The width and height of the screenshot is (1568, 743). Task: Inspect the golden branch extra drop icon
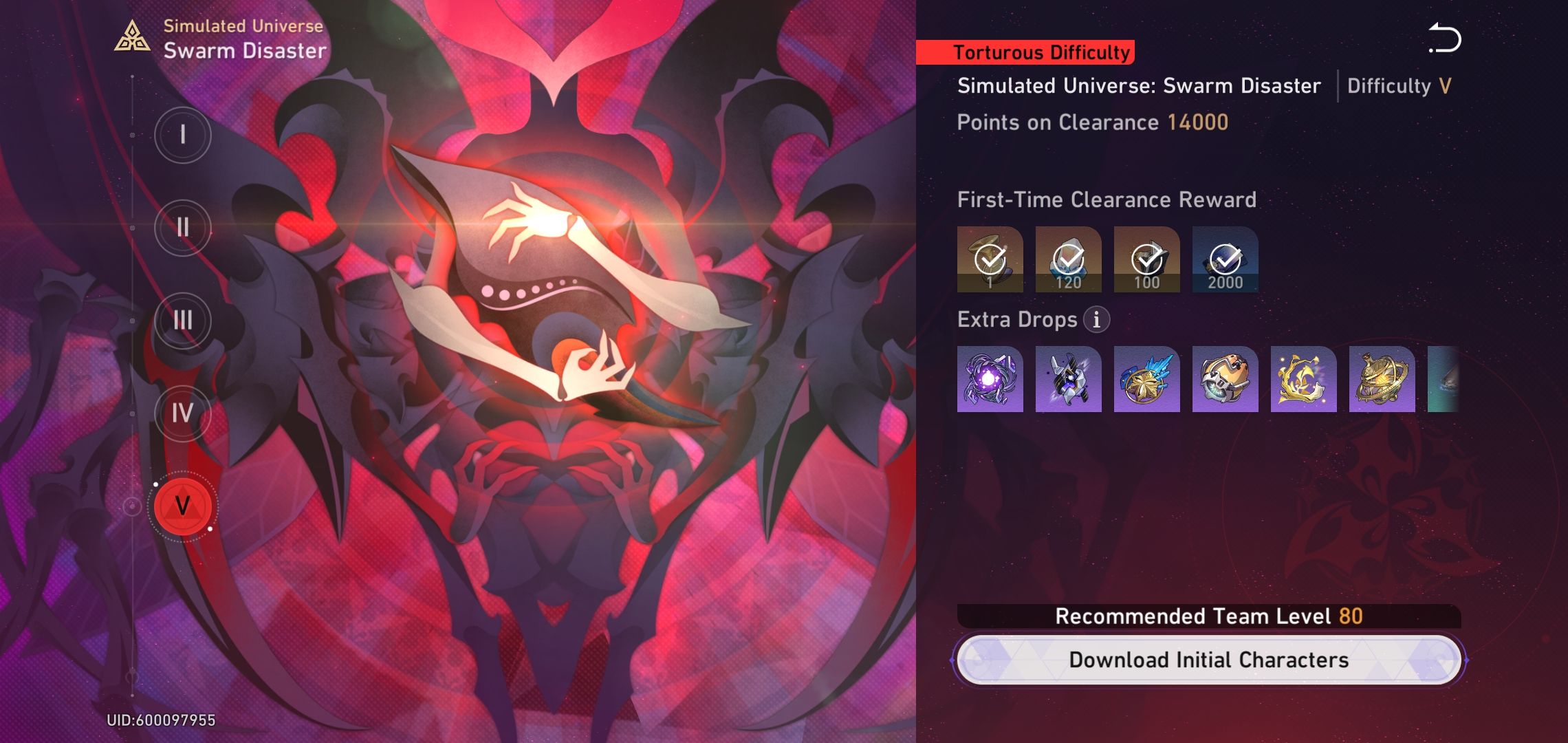click(1303, 379)
